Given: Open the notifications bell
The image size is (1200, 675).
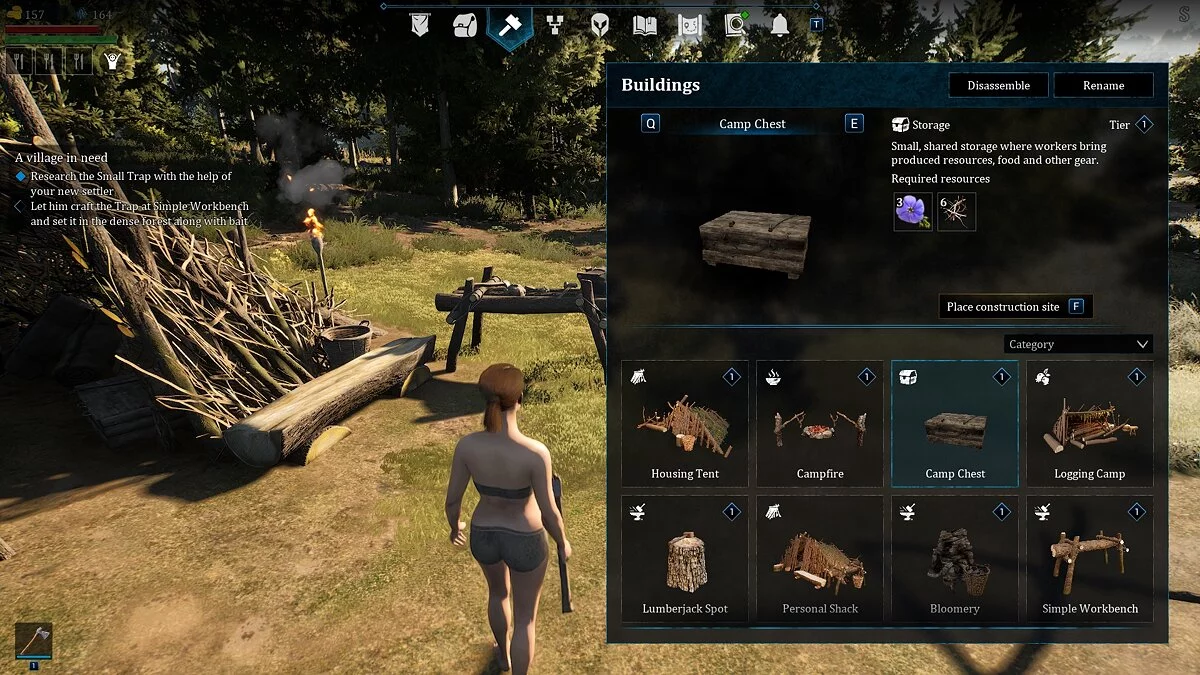Looking at the screenshot, I should pos(780,25).
